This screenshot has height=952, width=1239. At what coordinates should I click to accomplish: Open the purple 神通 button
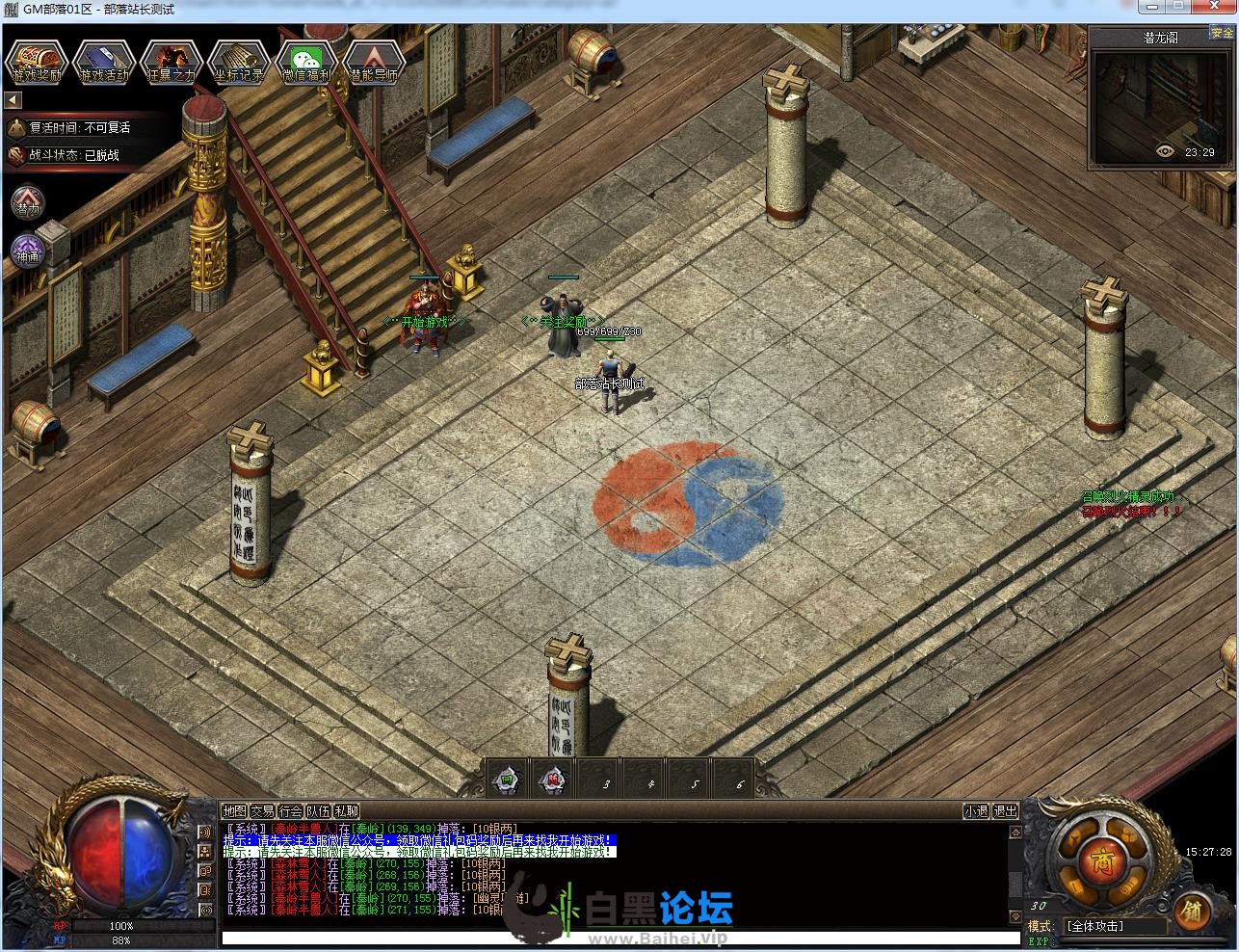(x=27, y=251)
